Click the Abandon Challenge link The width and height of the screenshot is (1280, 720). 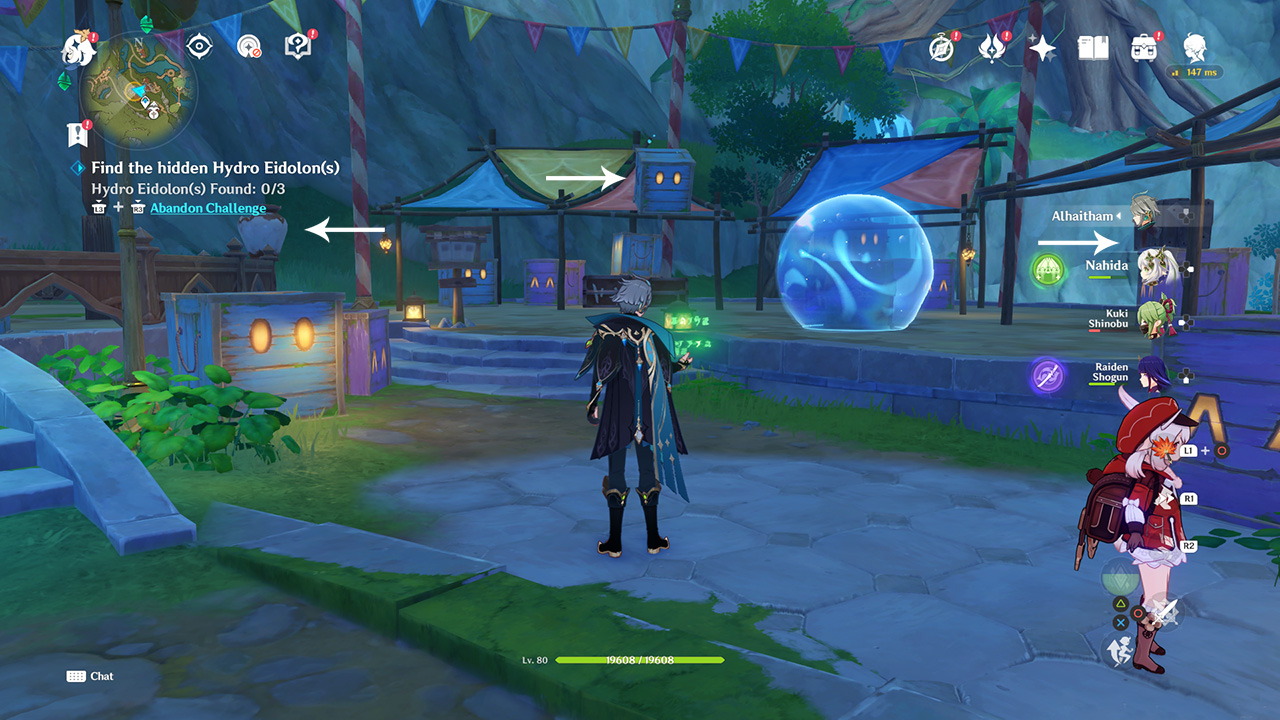(207, 207)
